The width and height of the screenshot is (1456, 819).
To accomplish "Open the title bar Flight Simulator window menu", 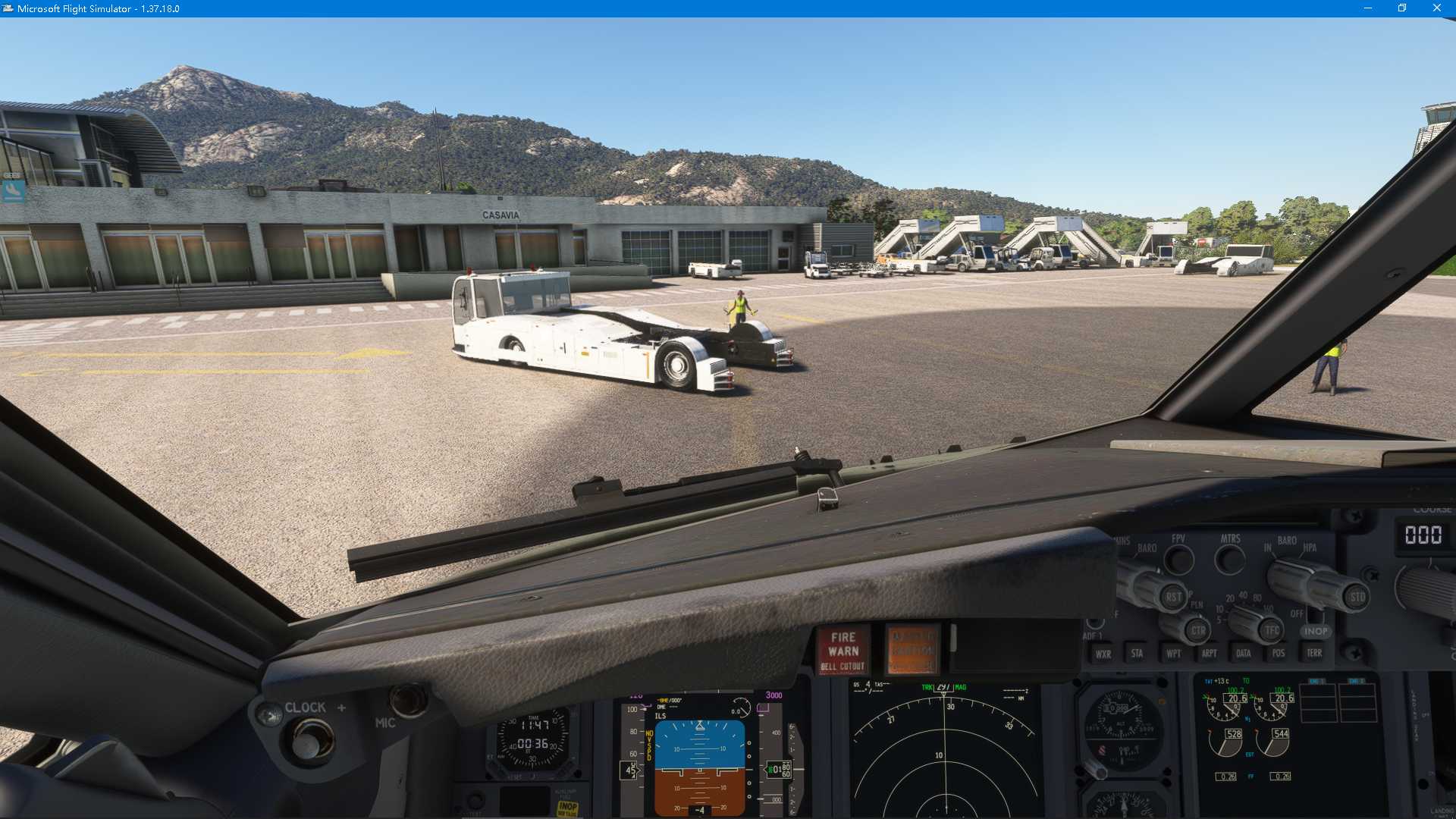I will coord(8,8).
